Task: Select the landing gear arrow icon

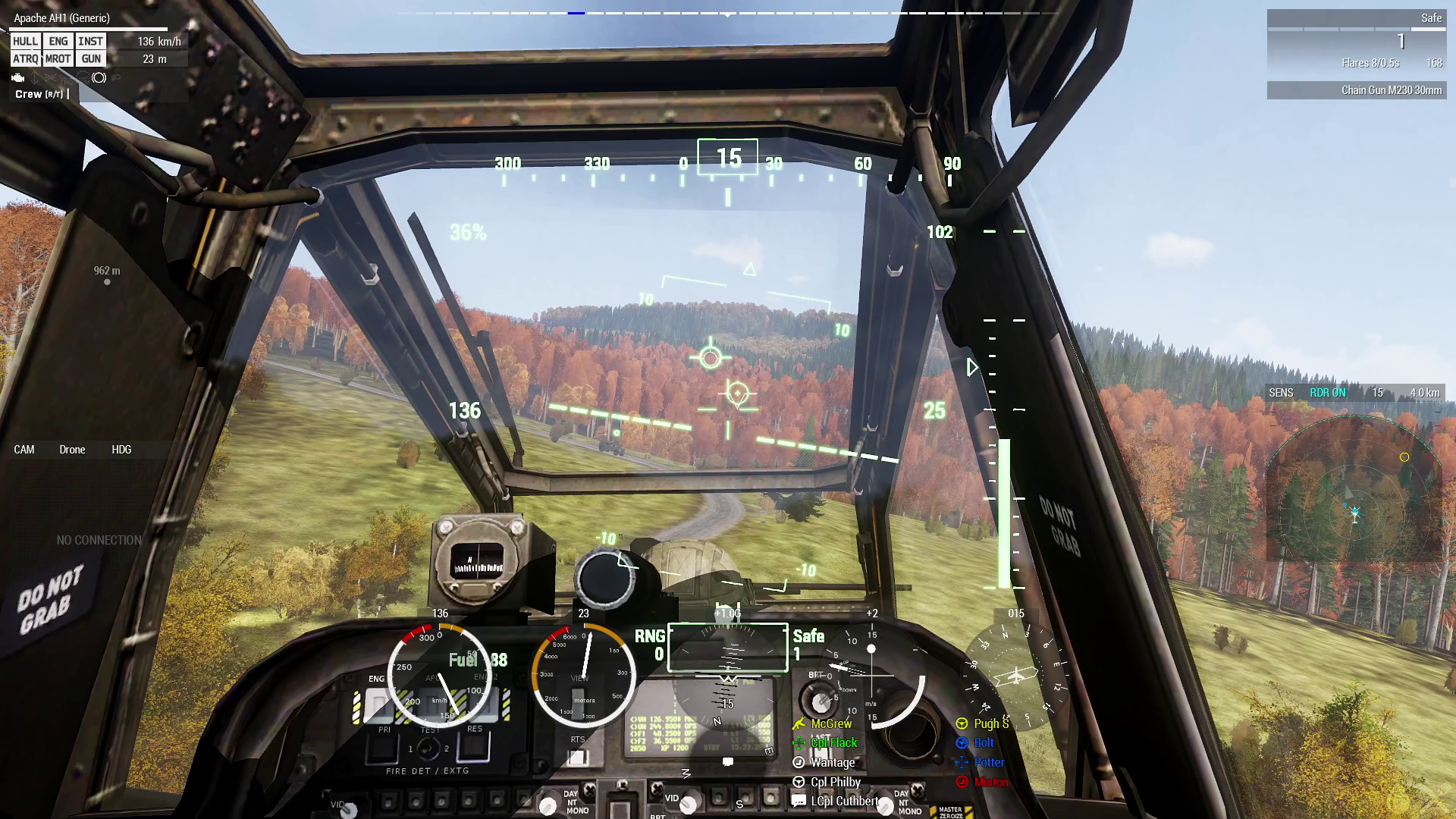Action: click(x=34, y=78)
